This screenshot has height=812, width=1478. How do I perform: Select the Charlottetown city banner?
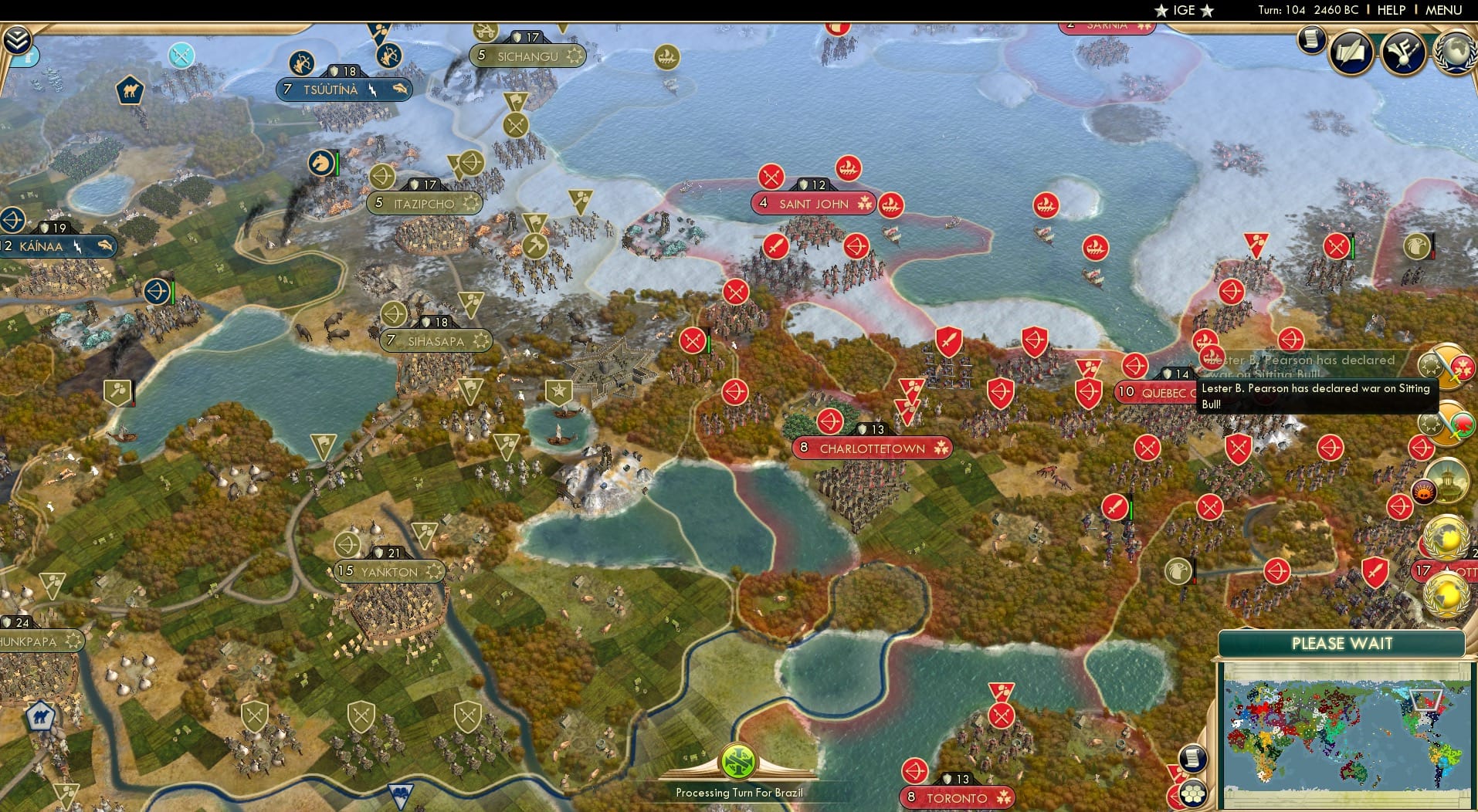click(x=871, y=448)
